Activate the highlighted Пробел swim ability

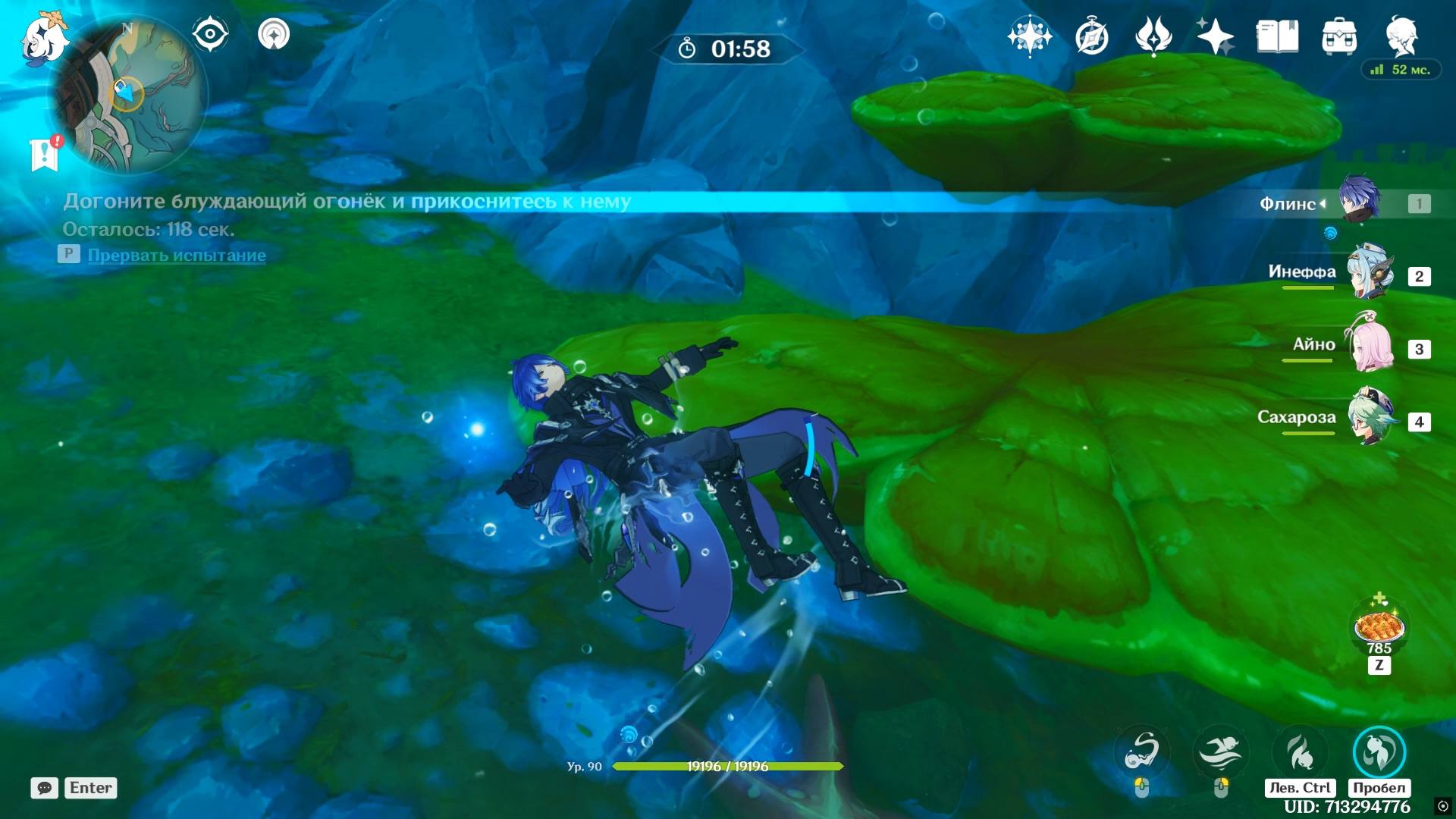pos(1379,752)
